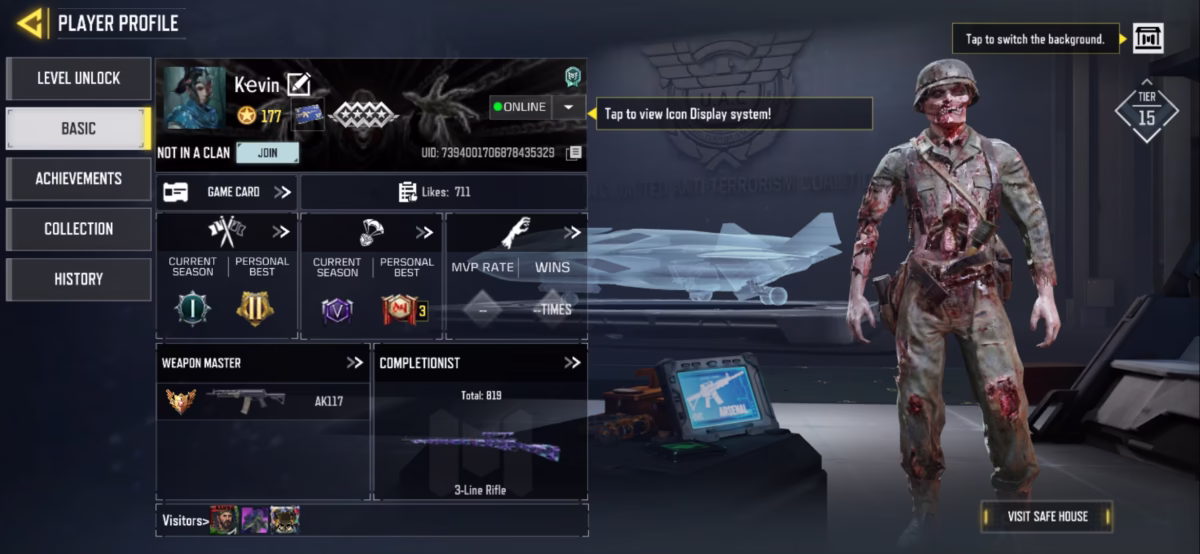
Task: Copy the UID with the copy icon
Action: click(x=573, y=153)
